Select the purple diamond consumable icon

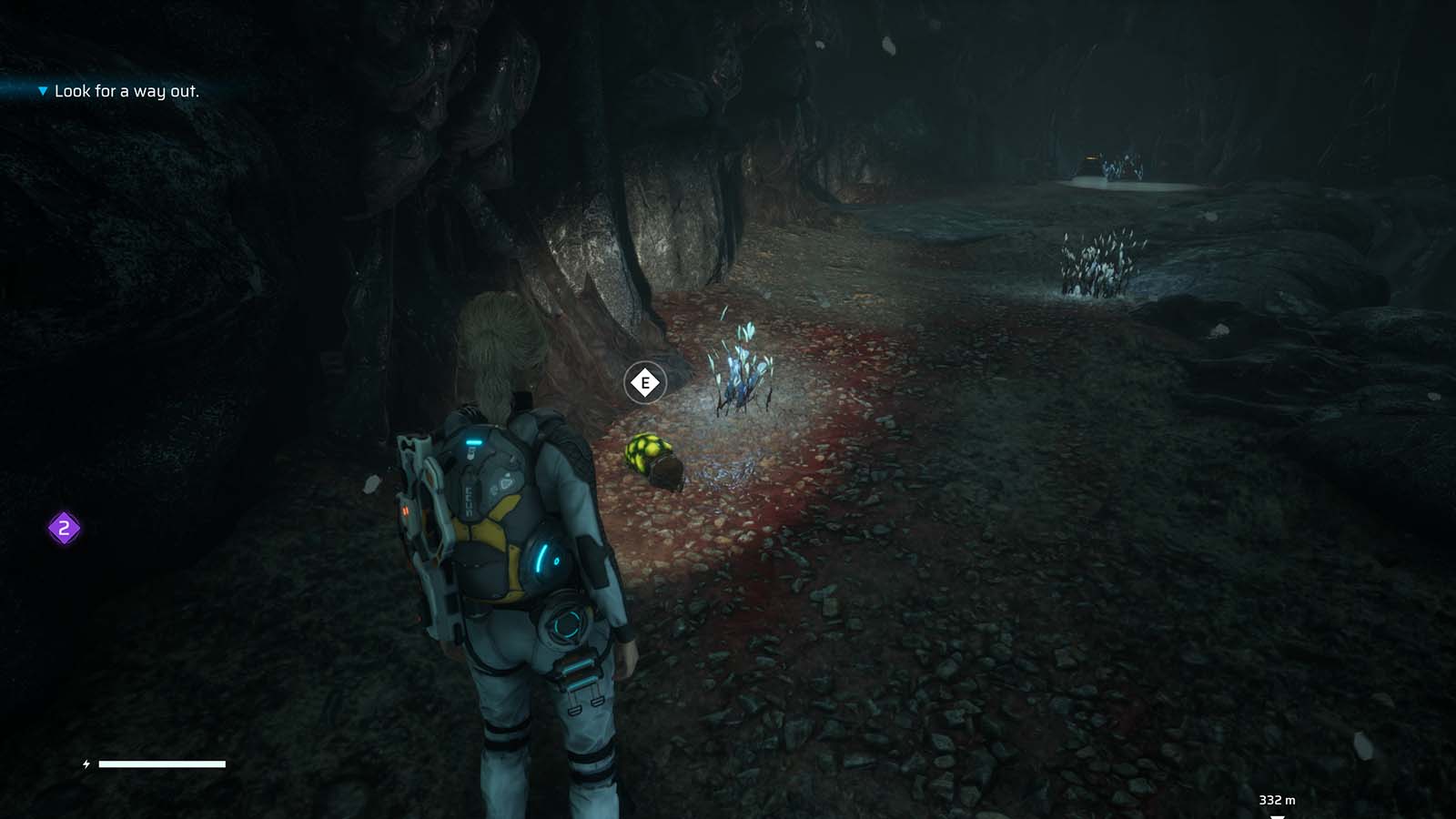(x=64, y=526)
